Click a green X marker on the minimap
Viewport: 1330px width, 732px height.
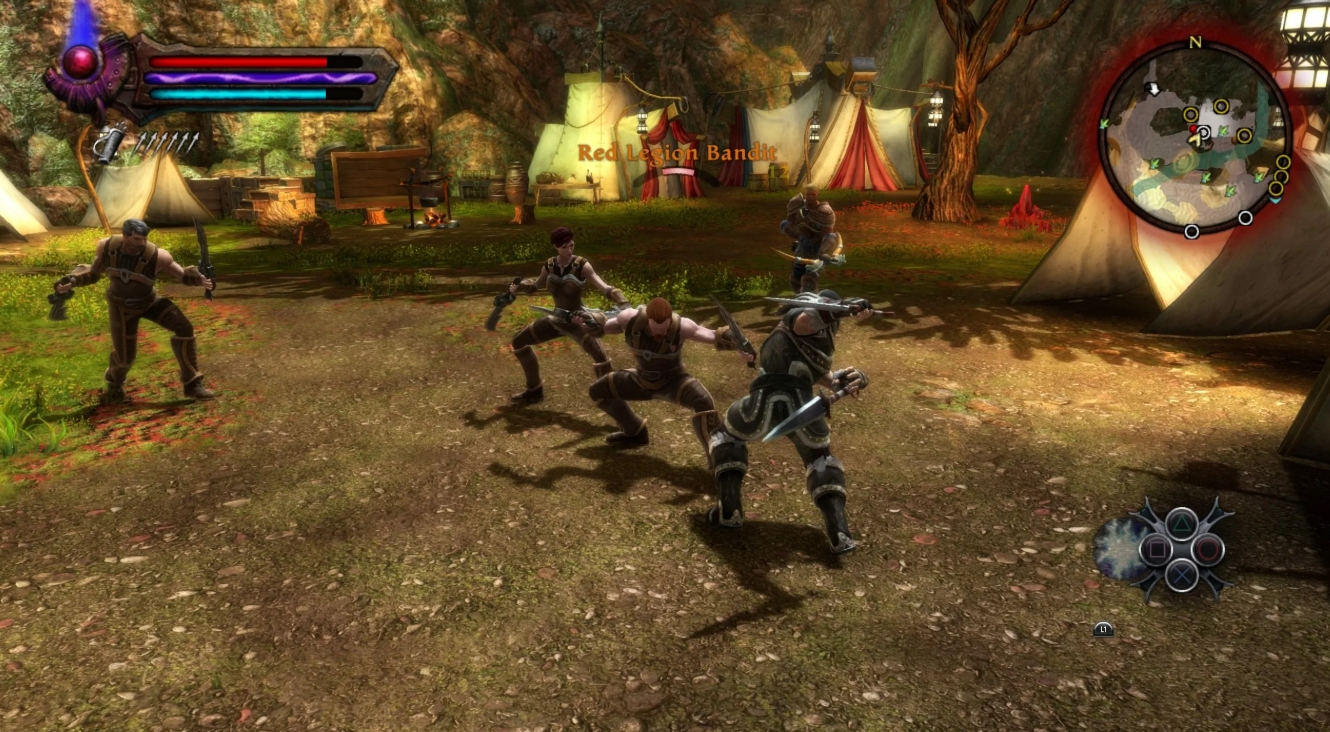click(1223, 130)
